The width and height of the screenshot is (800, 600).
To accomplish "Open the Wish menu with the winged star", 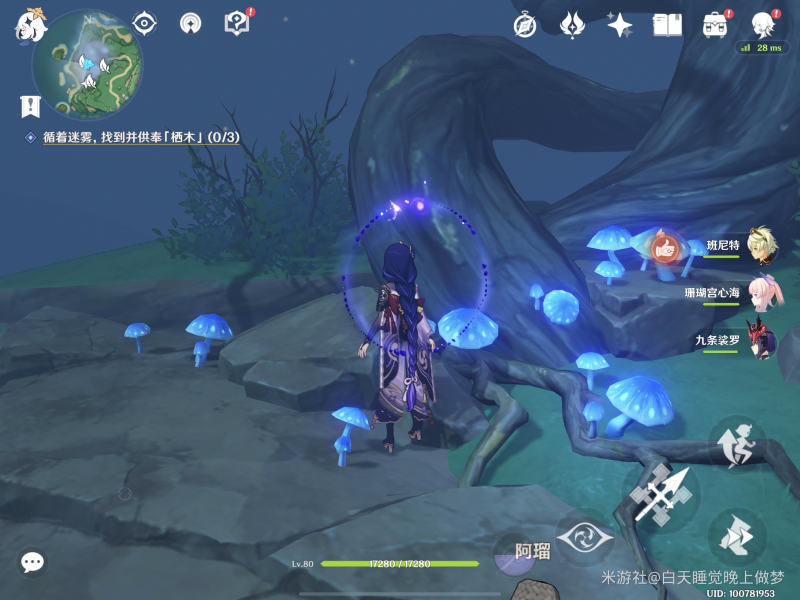I will [572, 25].
